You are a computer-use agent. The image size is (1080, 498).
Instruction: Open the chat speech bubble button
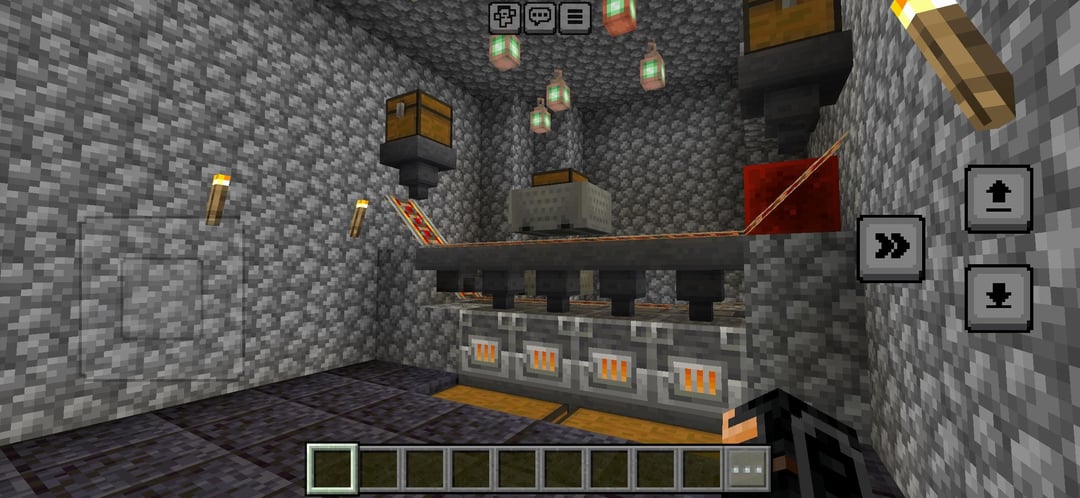(x=540, y=17)
